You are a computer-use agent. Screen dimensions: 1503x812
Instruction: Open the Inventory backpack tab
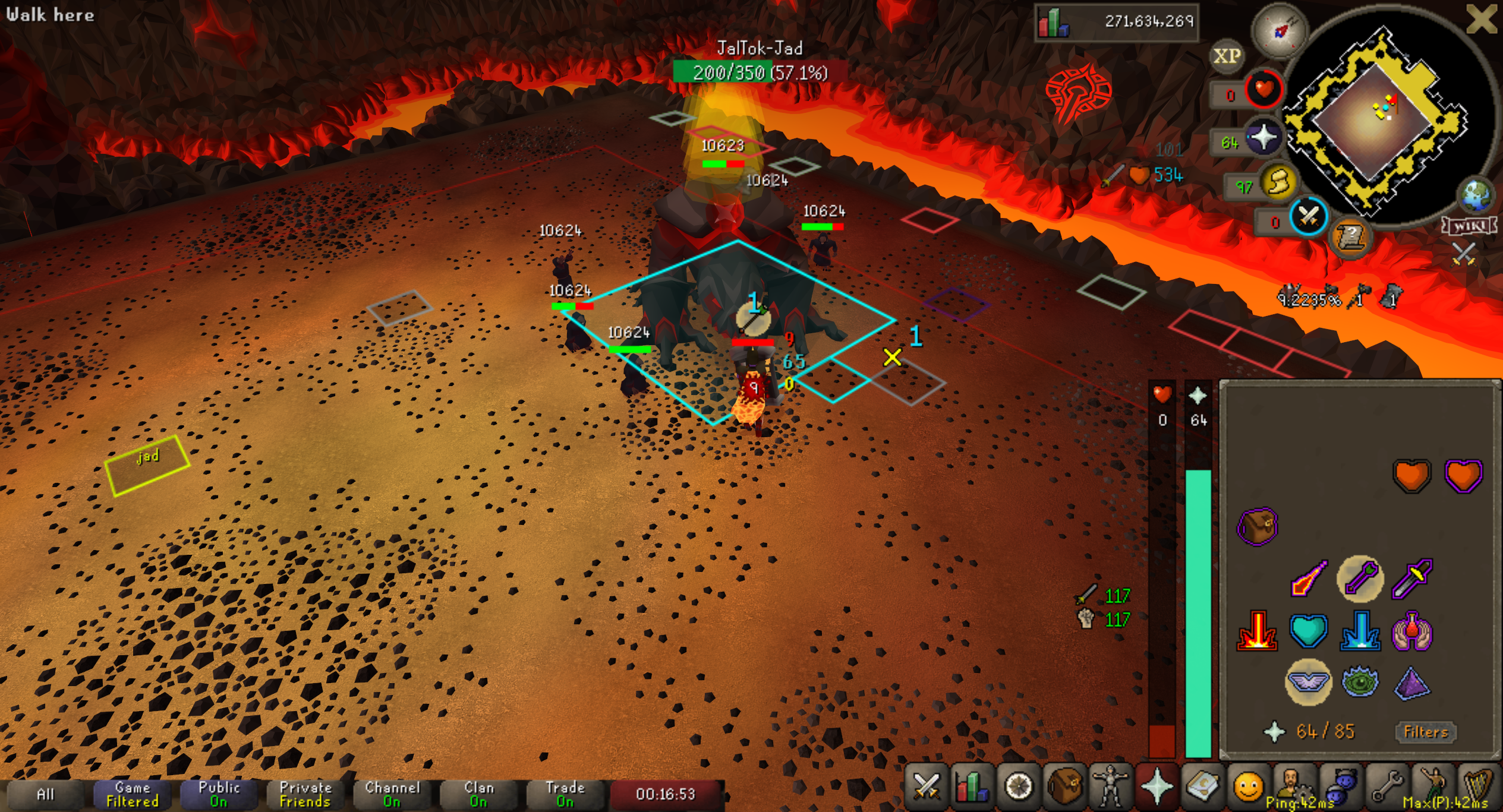[1064, 786]
